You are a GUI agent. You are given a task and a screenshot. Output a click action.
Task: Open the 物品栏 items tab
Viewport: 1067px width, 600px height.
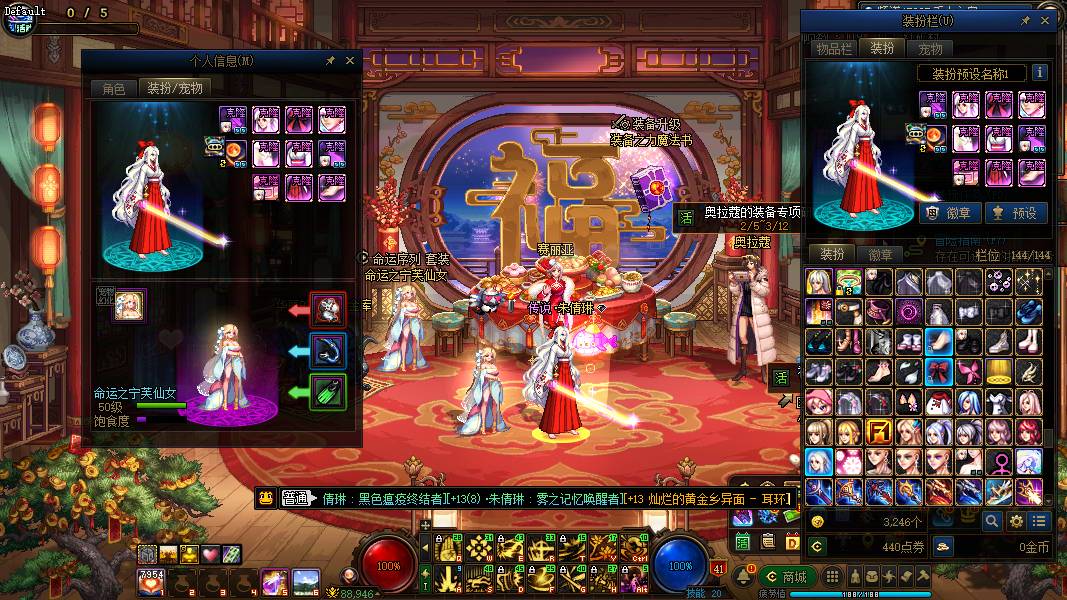(832, 48)
